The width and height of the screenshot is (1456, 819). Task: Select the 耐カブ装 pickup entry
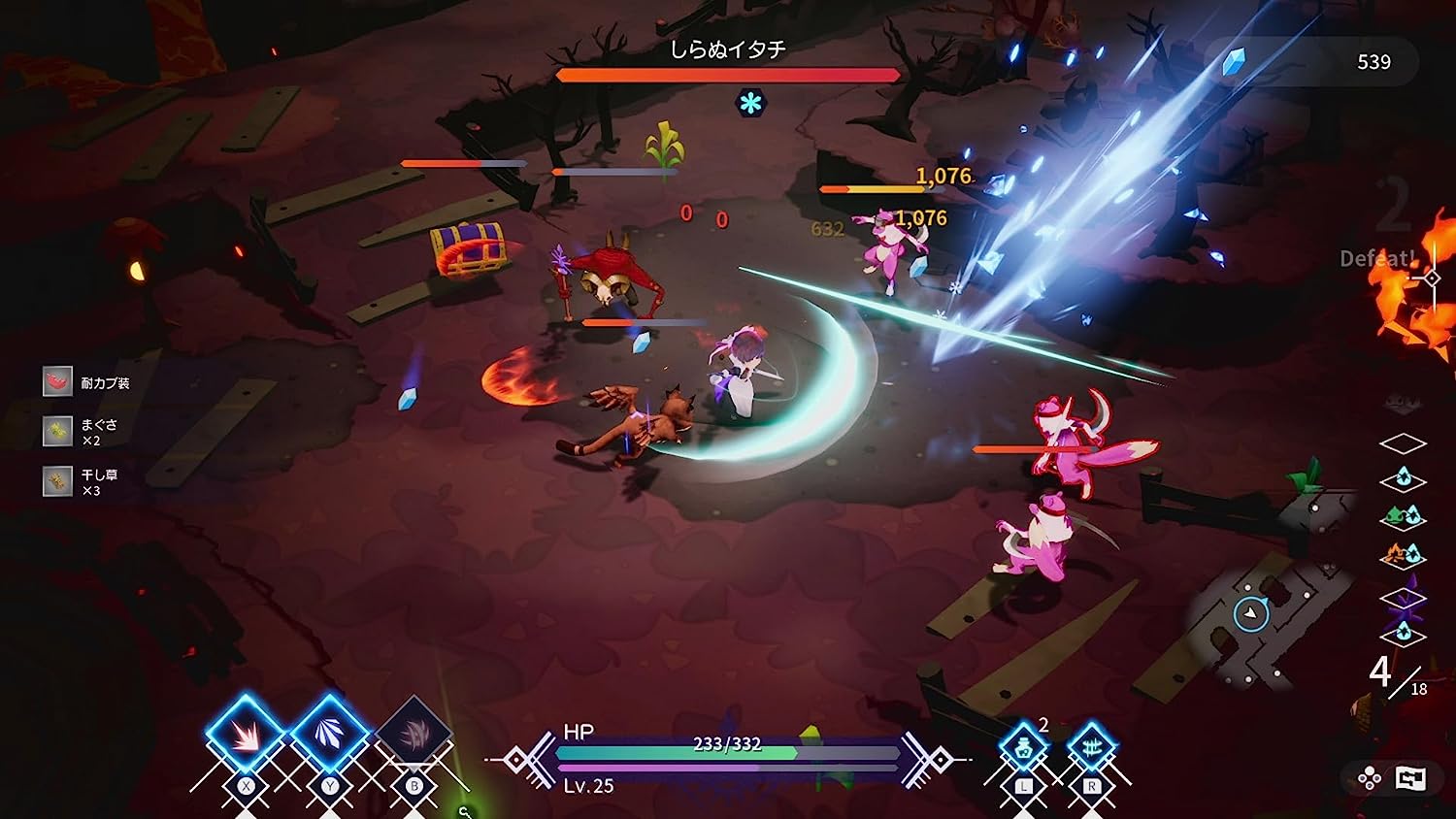point(87,382)
